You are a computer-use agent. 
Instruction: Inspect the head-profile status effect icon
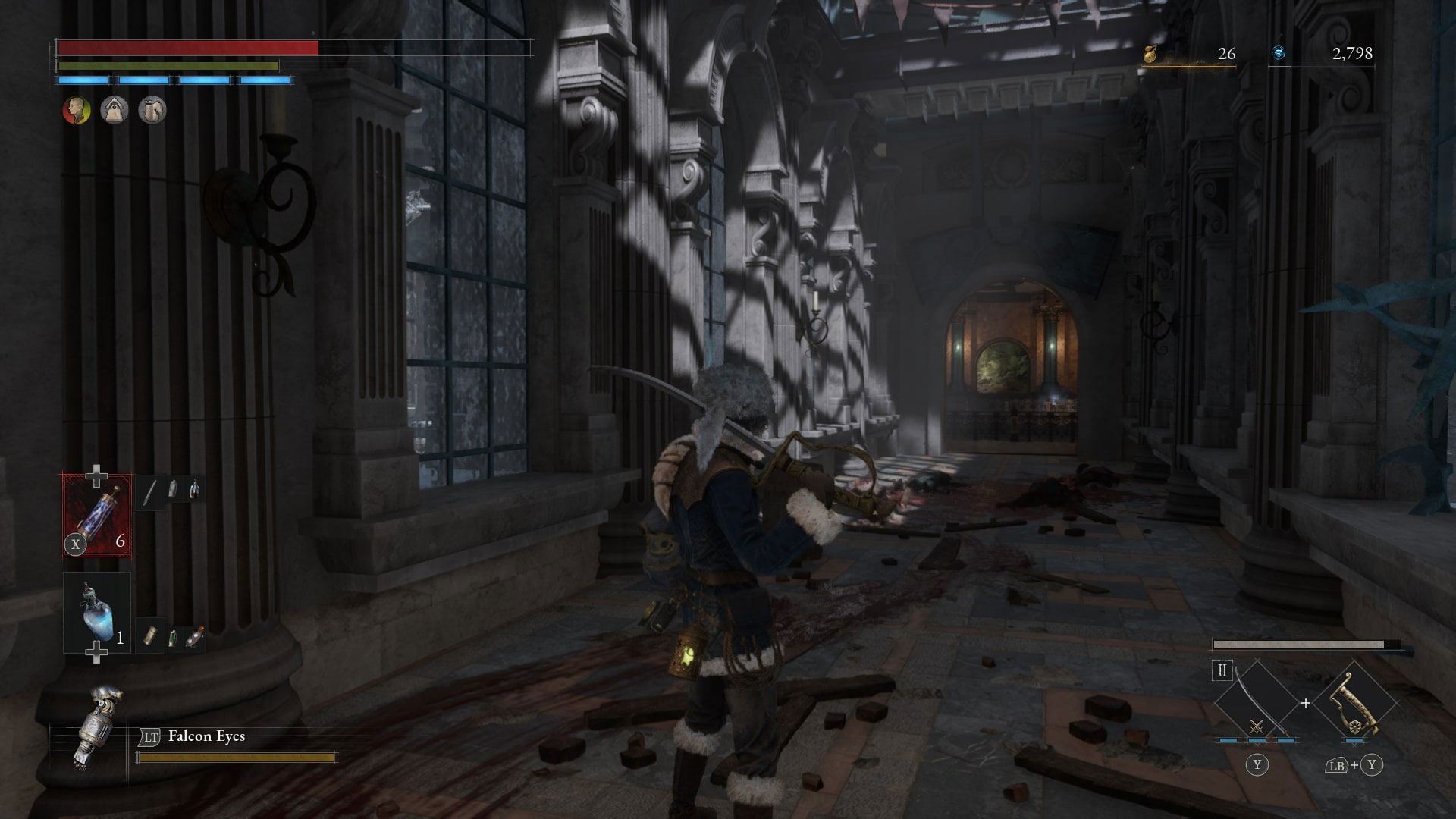pos(76,111)
